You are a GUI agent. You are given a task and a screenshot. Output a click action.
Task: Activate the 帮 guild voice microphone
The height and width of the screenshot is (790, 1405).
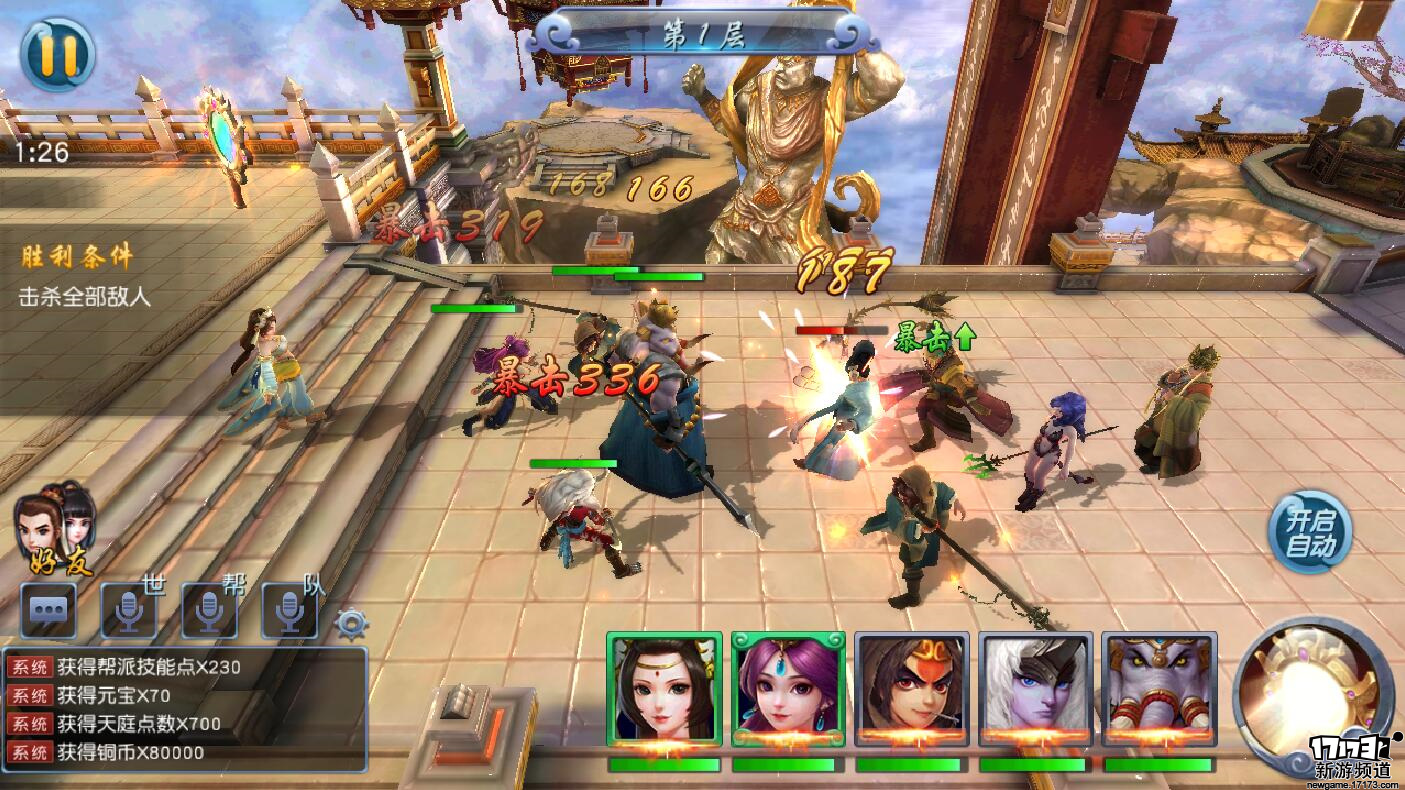[209, 609]
